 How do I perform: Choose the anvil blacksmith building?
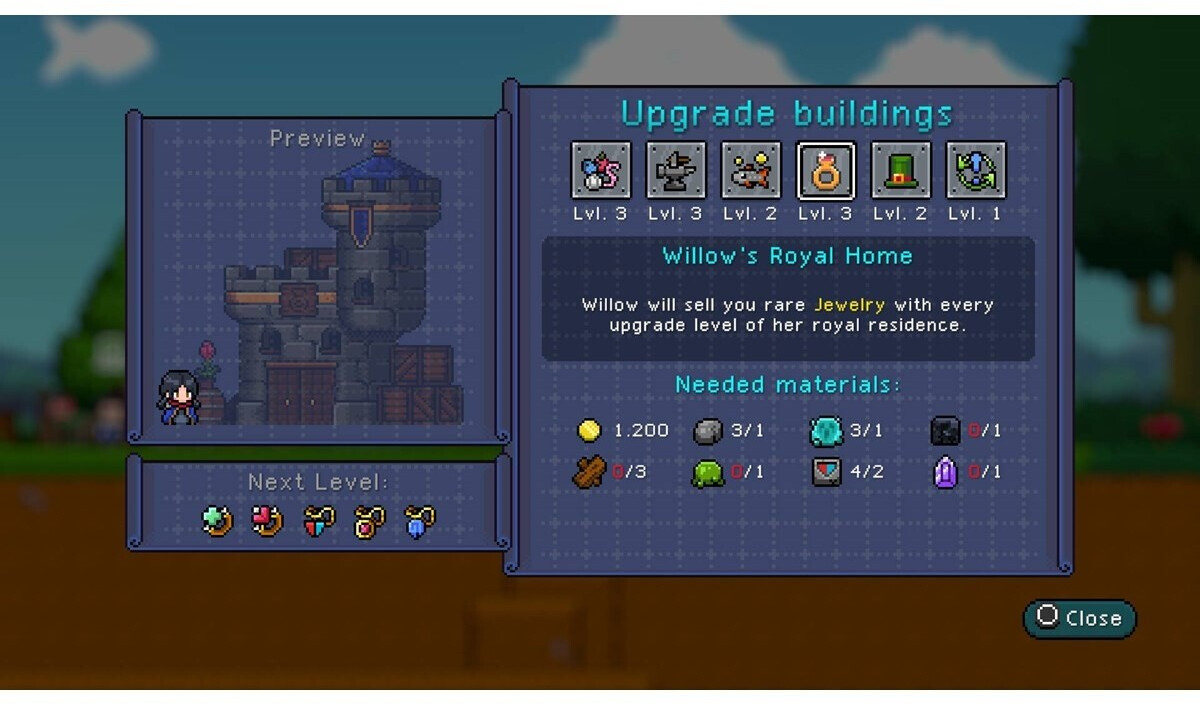coord(676,171)
